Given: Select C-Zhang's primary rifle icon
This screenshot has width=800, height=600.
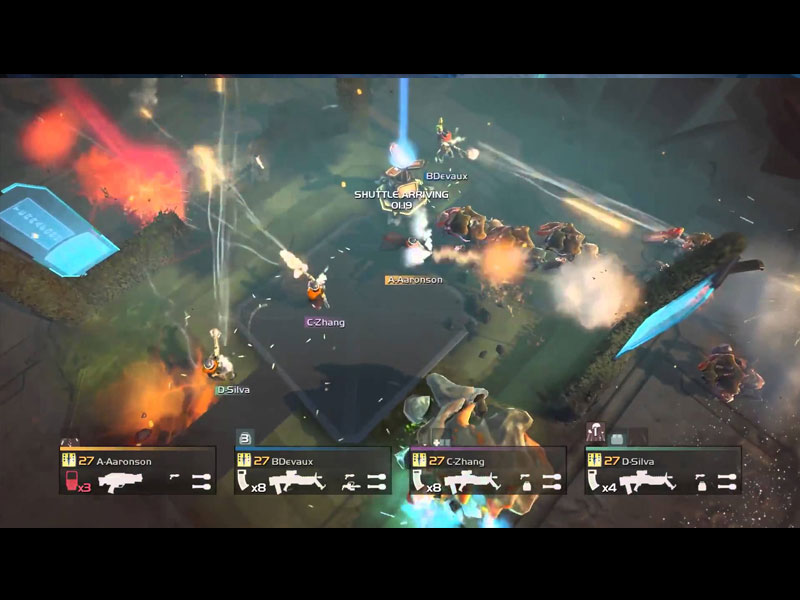Looking at the screenshot, I should click(x=472, y=482).
